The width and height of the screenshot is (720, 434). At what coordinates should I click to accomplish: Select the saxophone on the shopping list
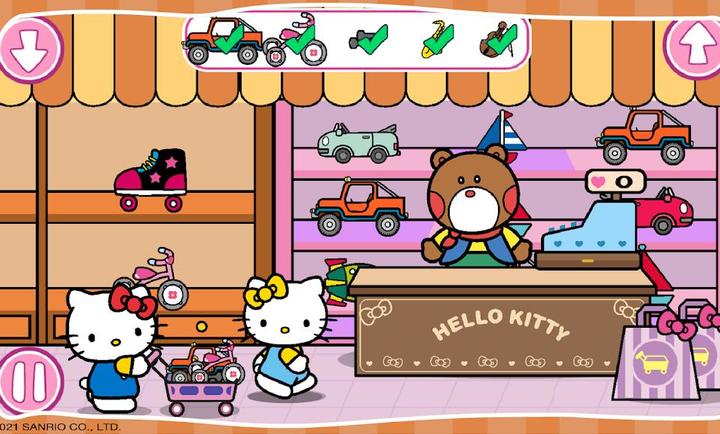coord(436,39)
